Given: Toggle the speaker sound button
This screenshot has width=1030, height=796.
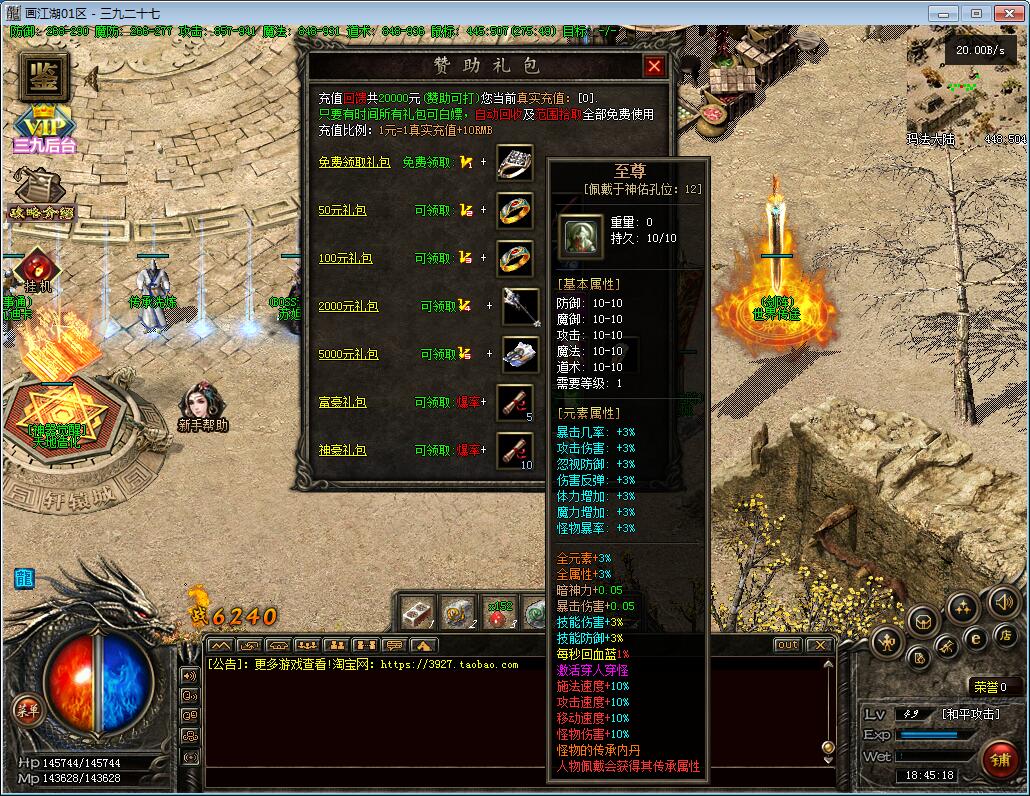Looking at the screenshot, I should pyautogui.click(x=1002, y=602).
